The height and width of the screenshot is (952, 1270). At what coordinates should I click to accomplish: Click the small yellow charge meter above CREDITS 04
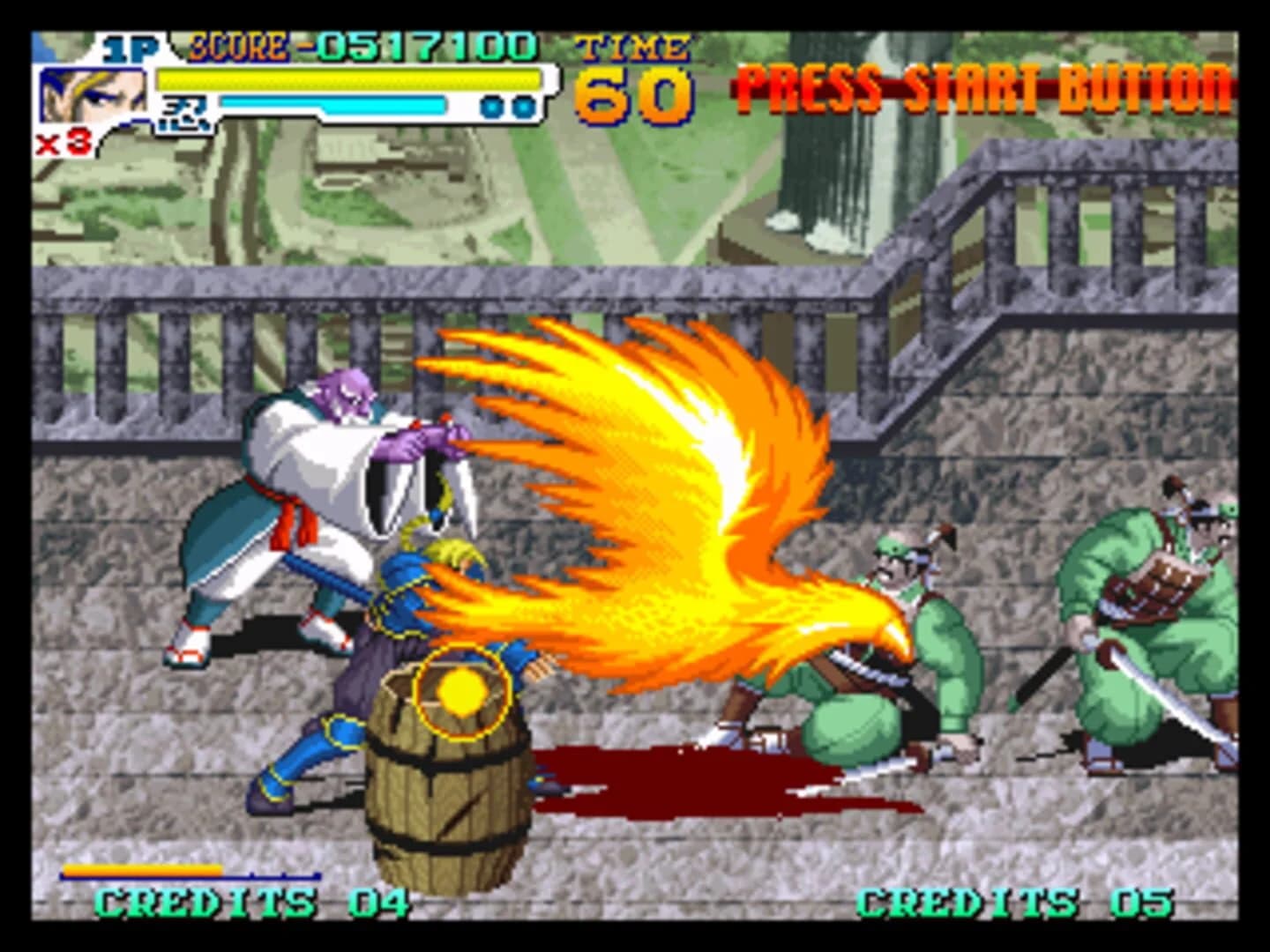tap(141, 868)
